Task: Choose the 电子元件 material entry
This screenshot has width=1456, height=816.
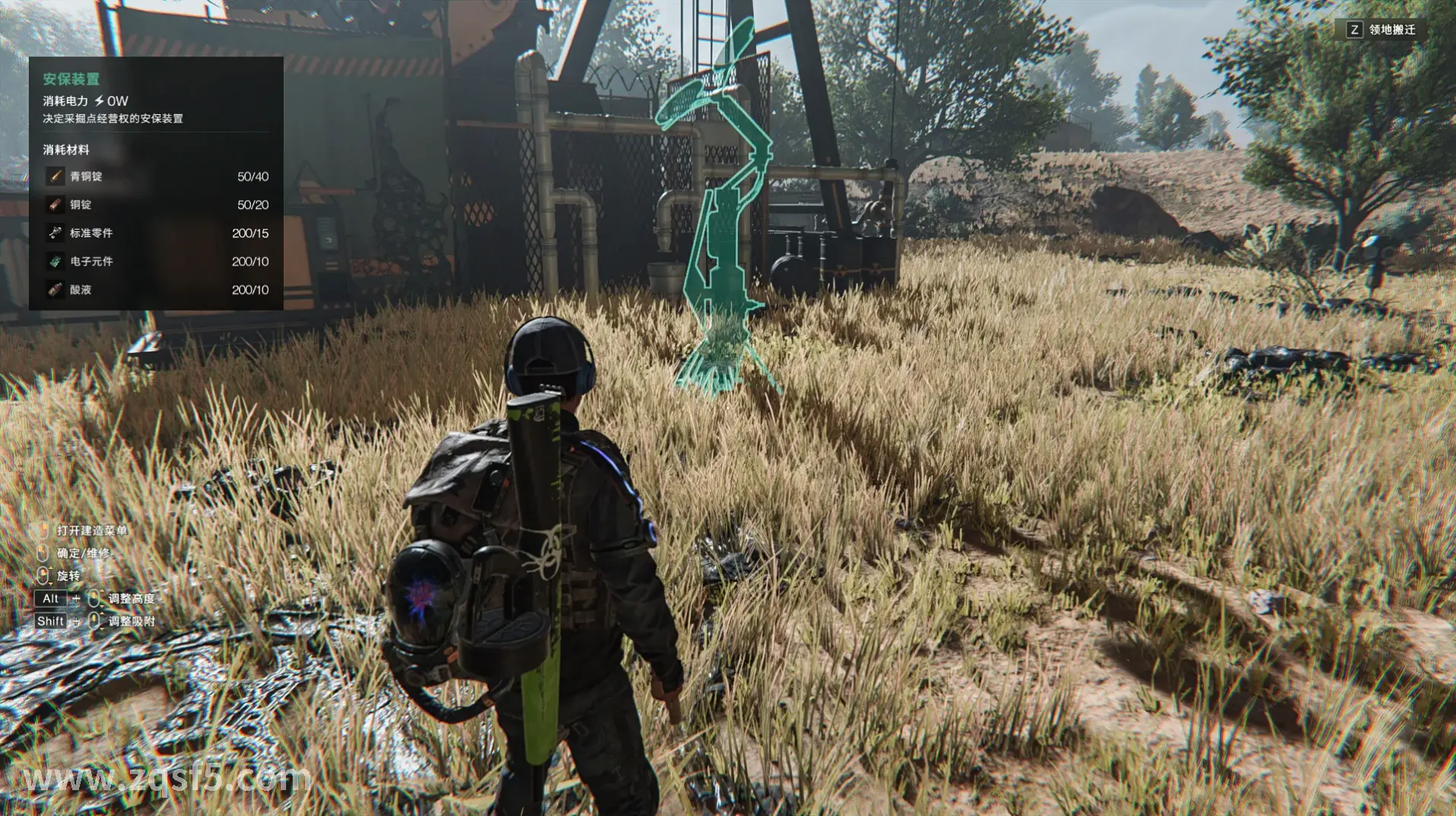Action: coord(156,262)
